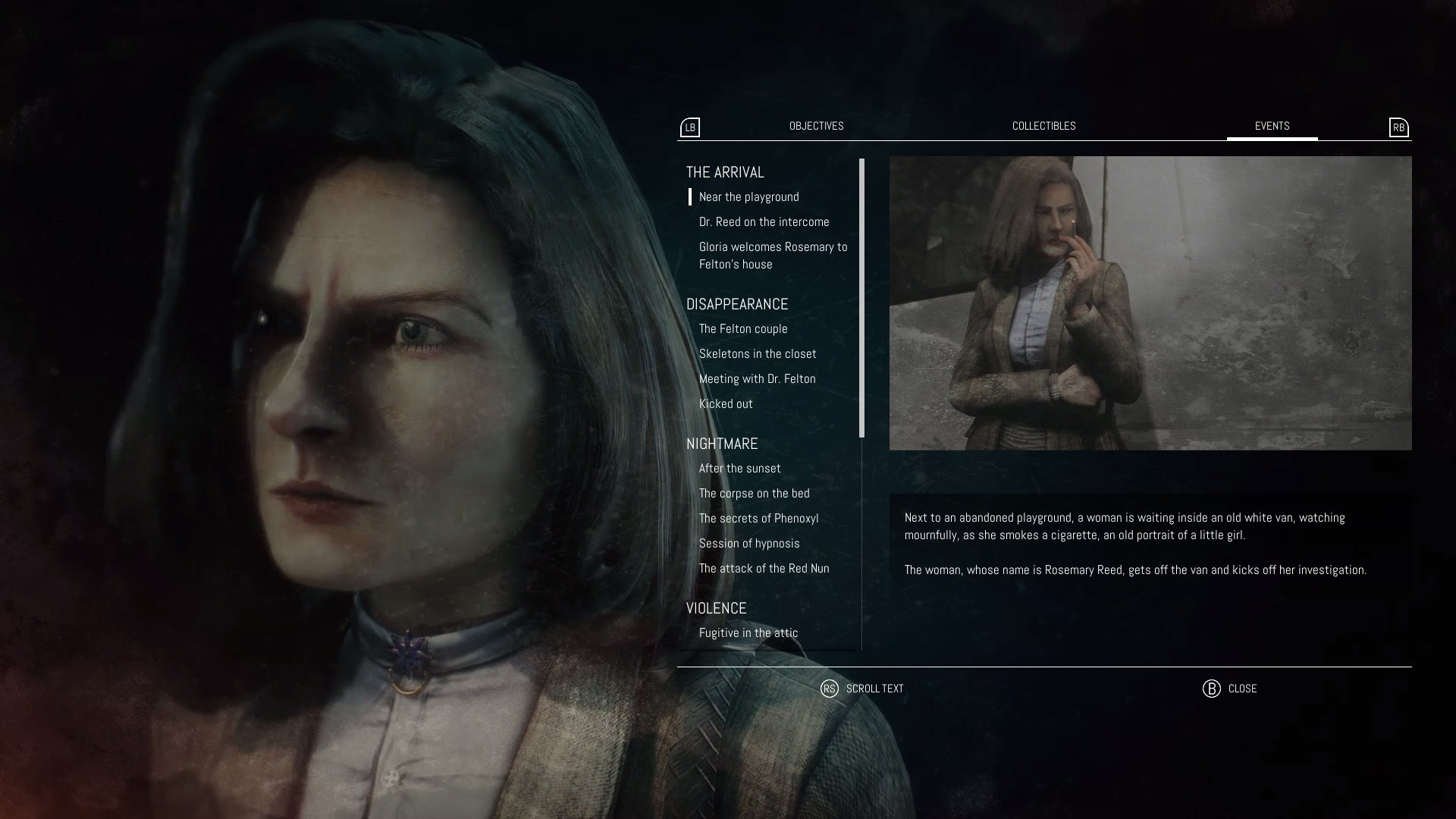Click the RB shoulder button icon
The height and width of the screenshot is (819, 1456).
[x=1399, y=127]
